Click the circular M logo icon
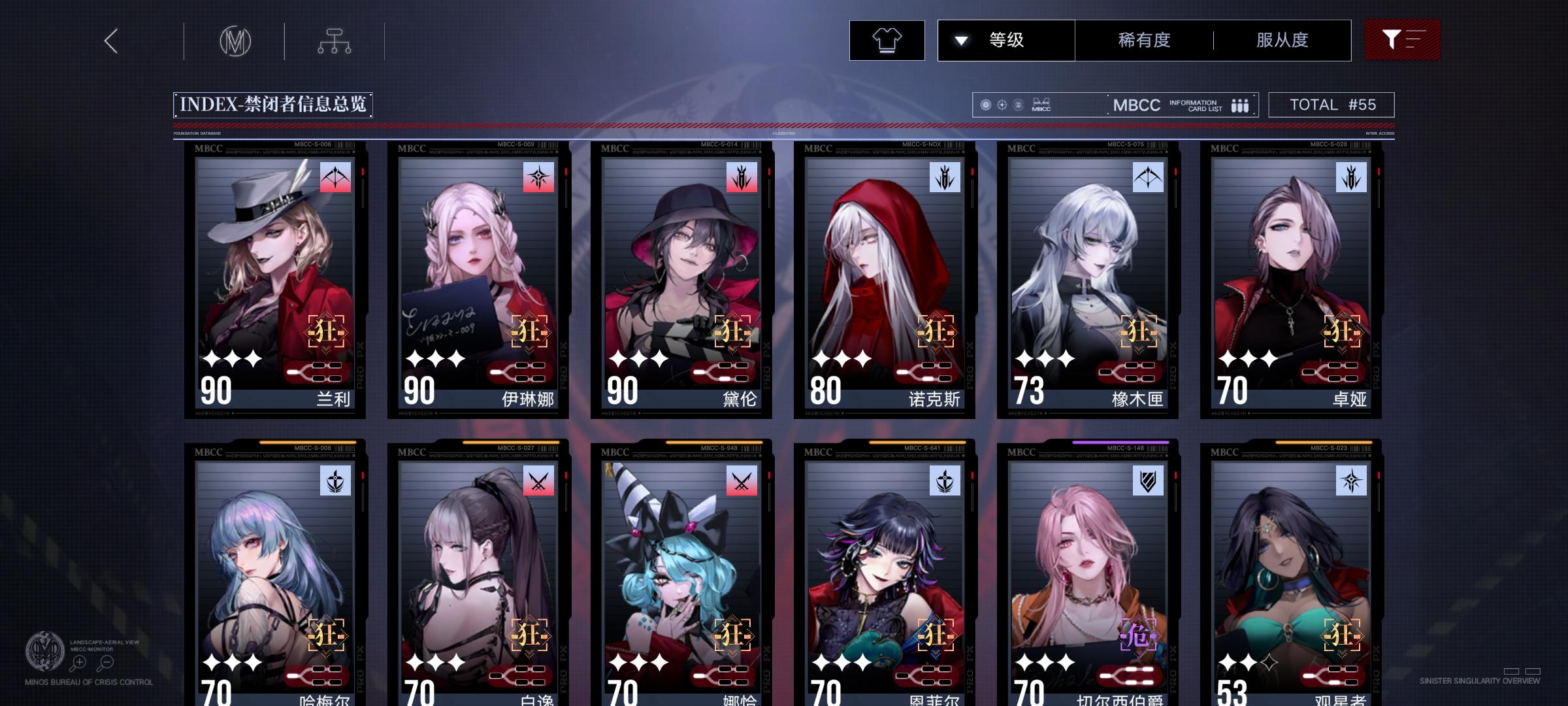 coord(236,41)
